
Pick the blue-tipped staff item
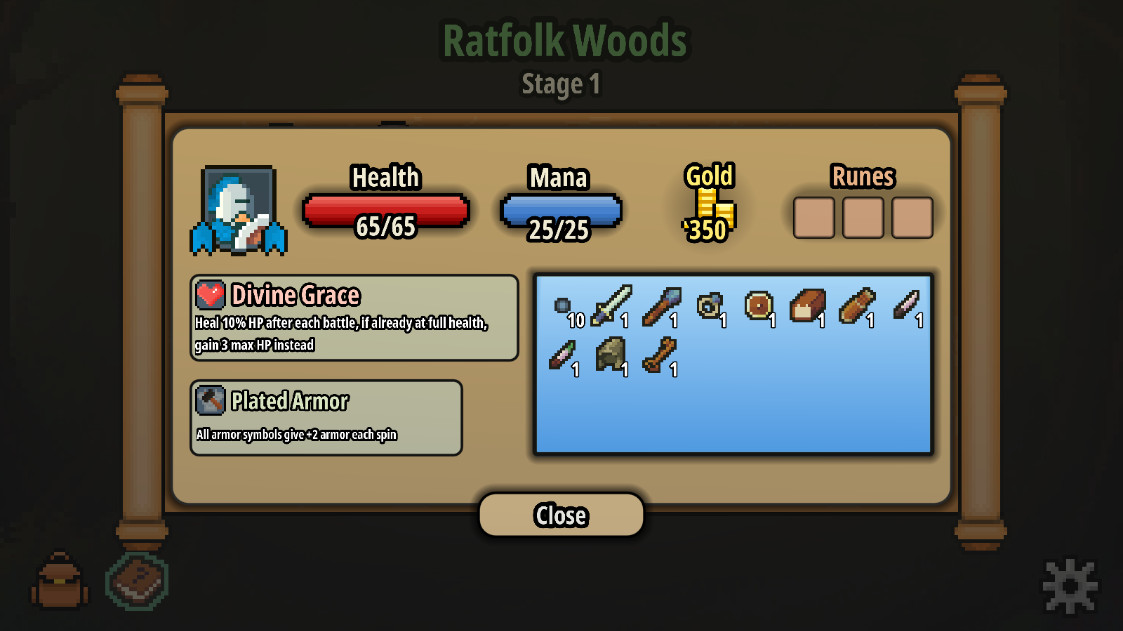tap(660, 306)
